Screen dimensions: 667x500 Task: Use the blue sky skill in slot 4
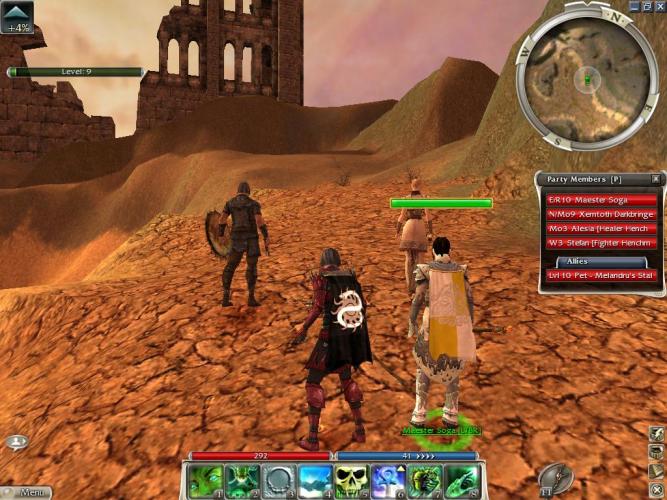click(313, 481)
